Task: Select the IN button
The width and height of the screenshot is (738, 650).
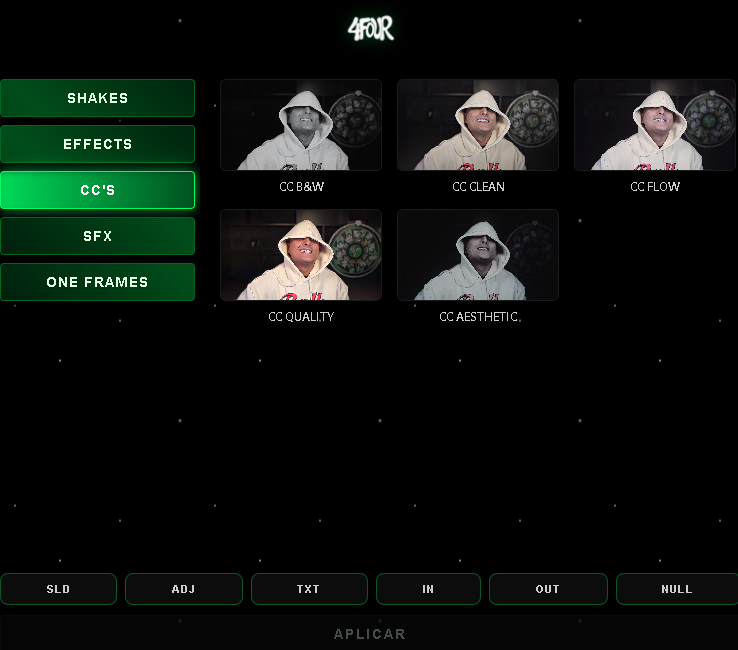Action: [x=428, y=589]
